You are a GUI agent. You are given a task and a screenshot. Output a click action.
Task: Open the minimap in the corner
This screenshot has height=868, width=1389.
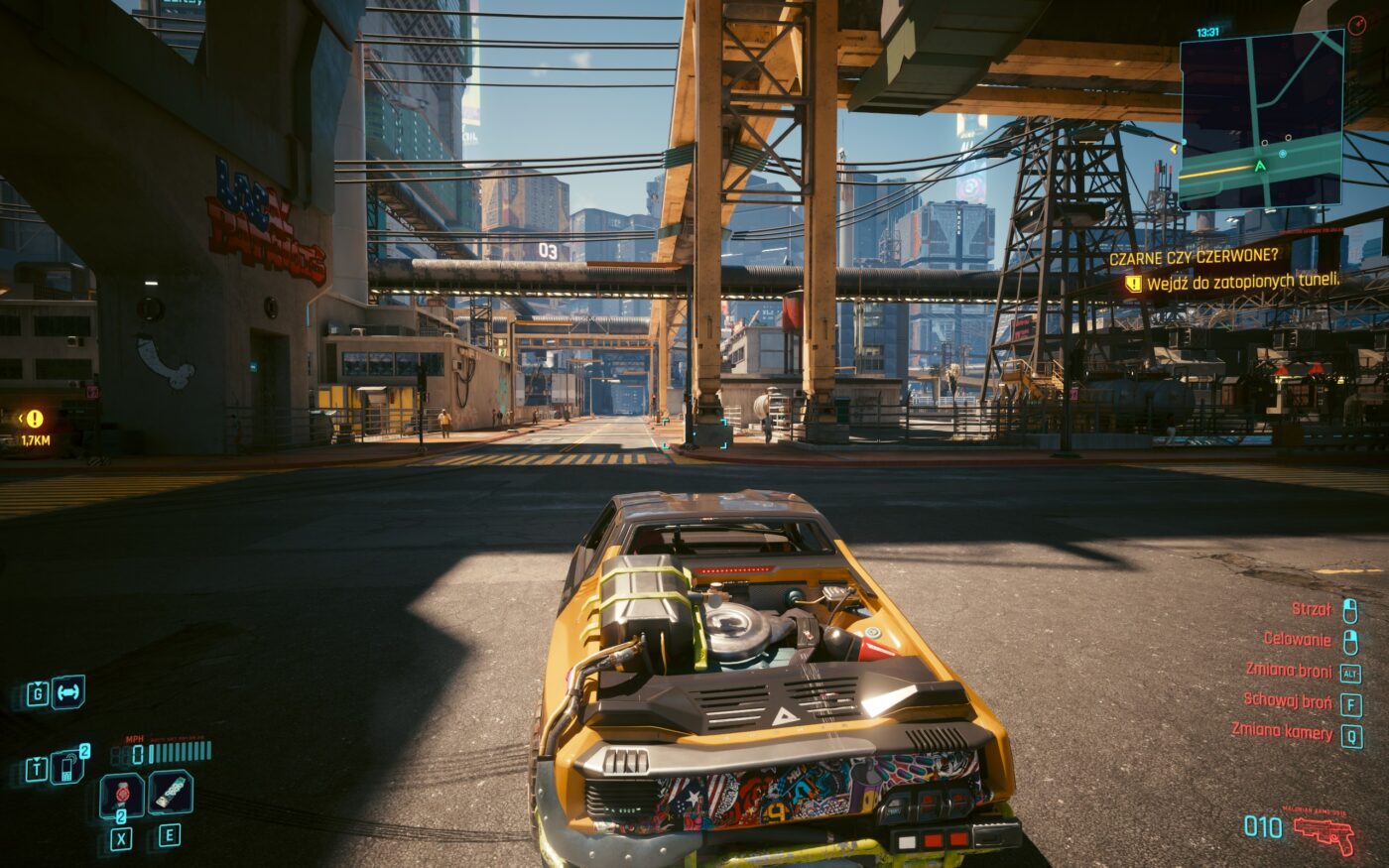[1261, 120]
